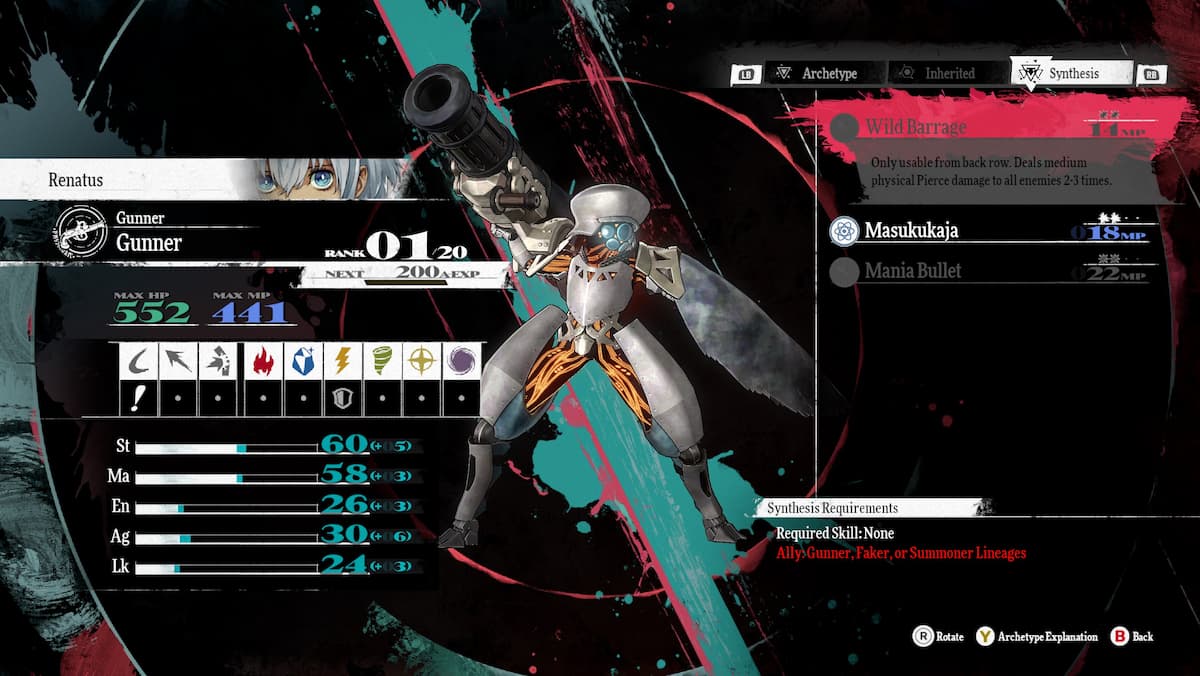Choose the Wild Barrage skill
Image resolution: width=1200 pixels, height=676 pixels.
[990, 127]
